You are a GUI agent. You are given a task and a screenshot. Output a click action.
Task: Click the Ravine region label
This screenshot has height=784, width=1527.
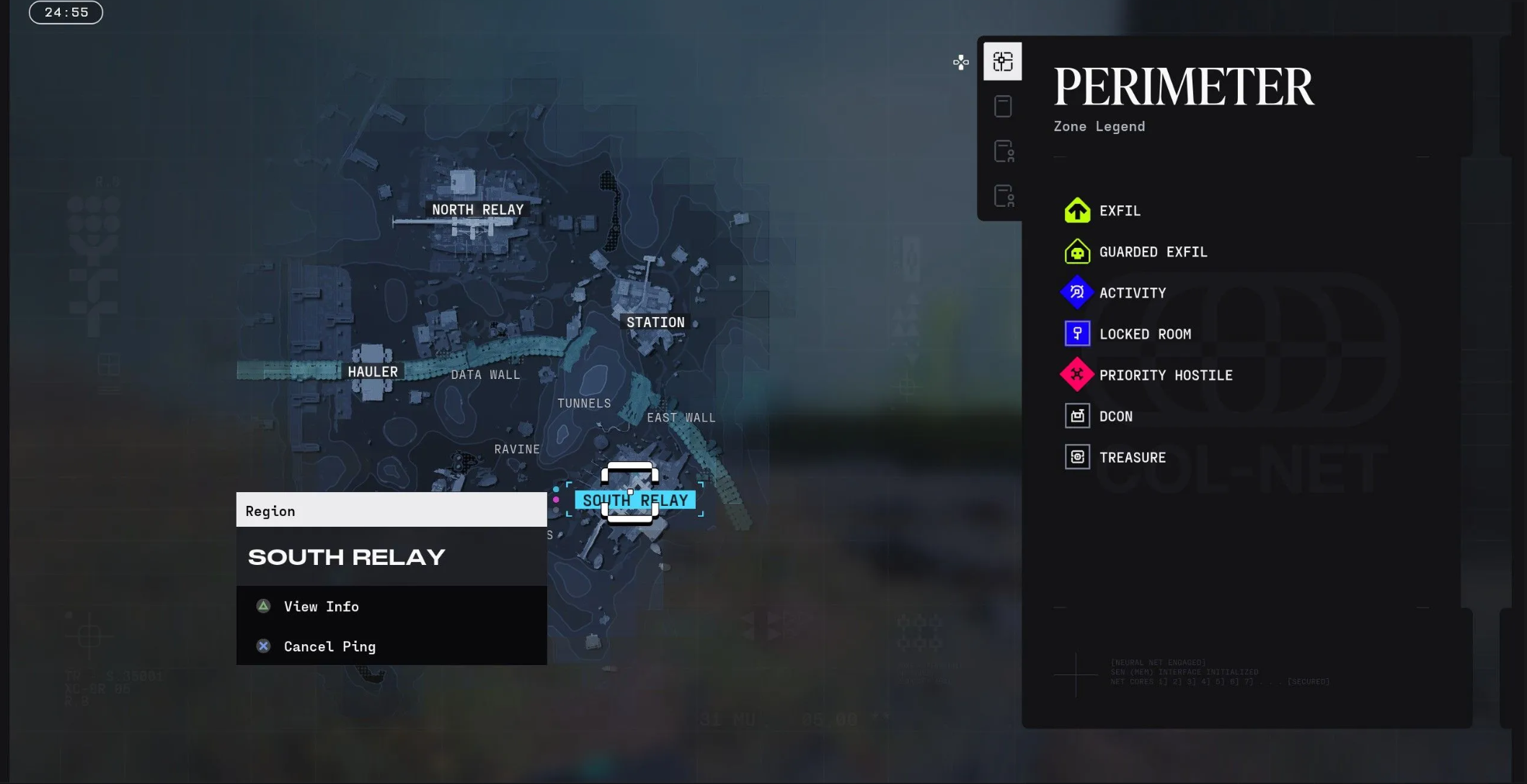[517, 449]
